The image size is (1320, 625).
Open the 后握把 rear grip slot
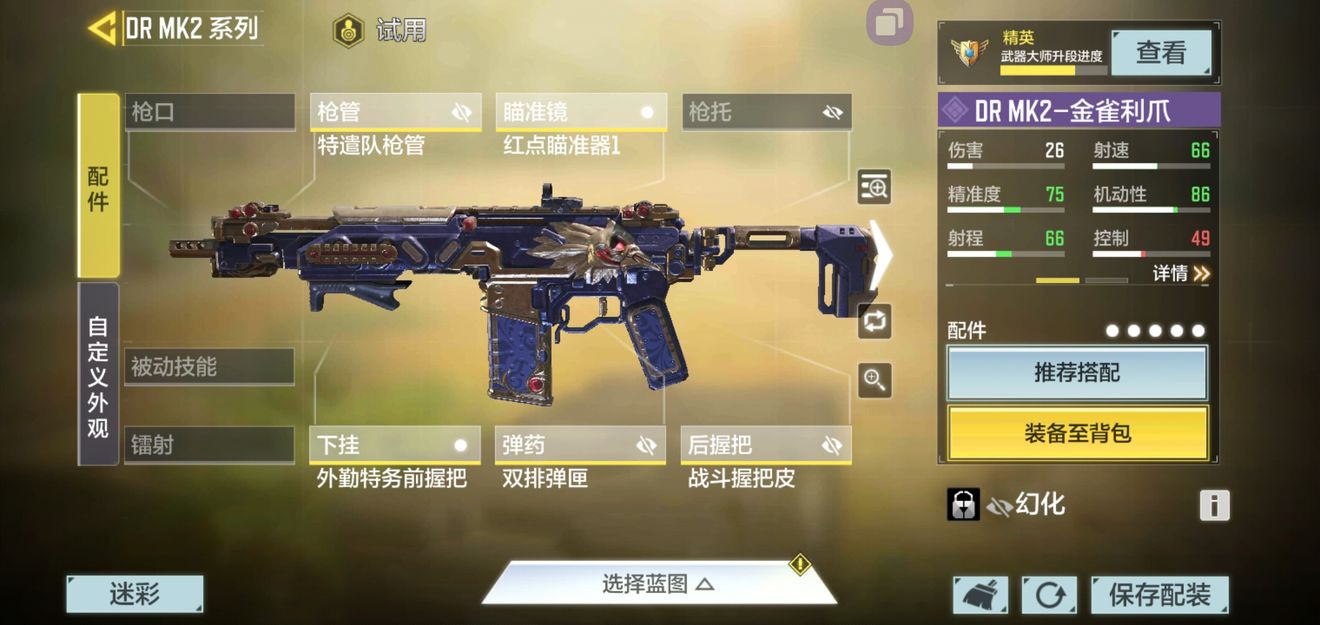(766, 445)
